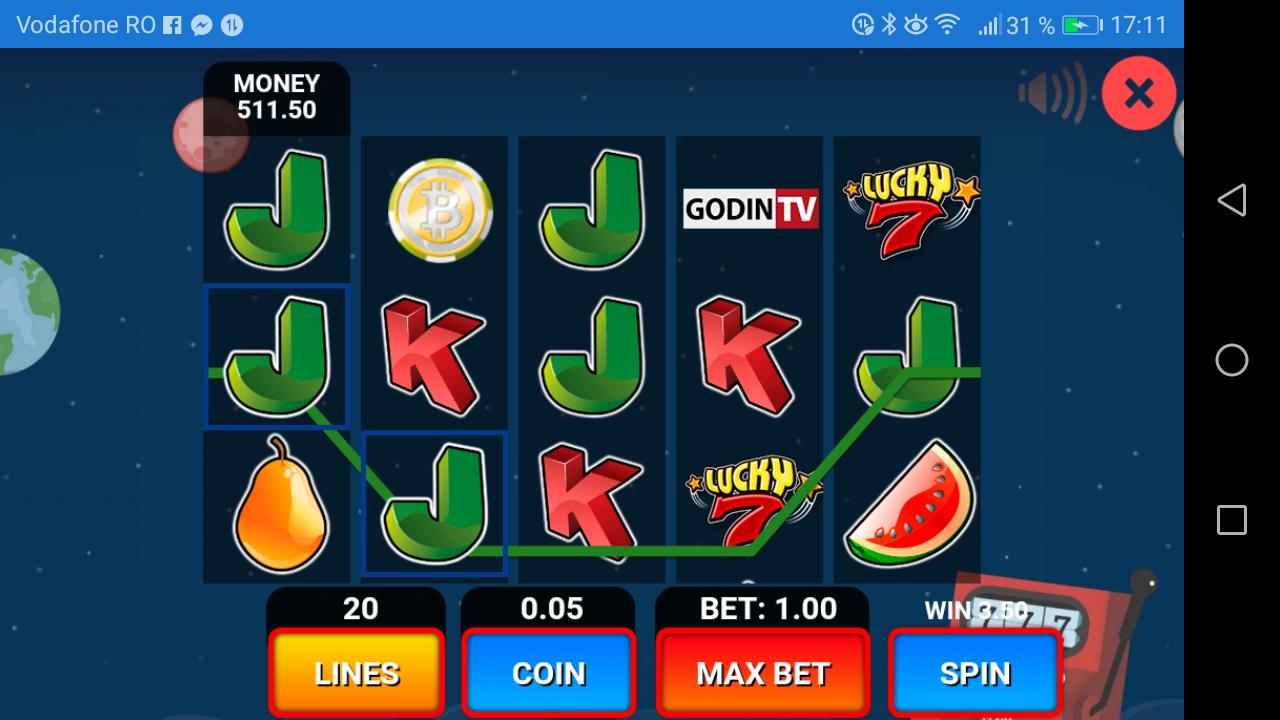
Task: Click the MONEY 511.50 balance display
Action: 276,97
